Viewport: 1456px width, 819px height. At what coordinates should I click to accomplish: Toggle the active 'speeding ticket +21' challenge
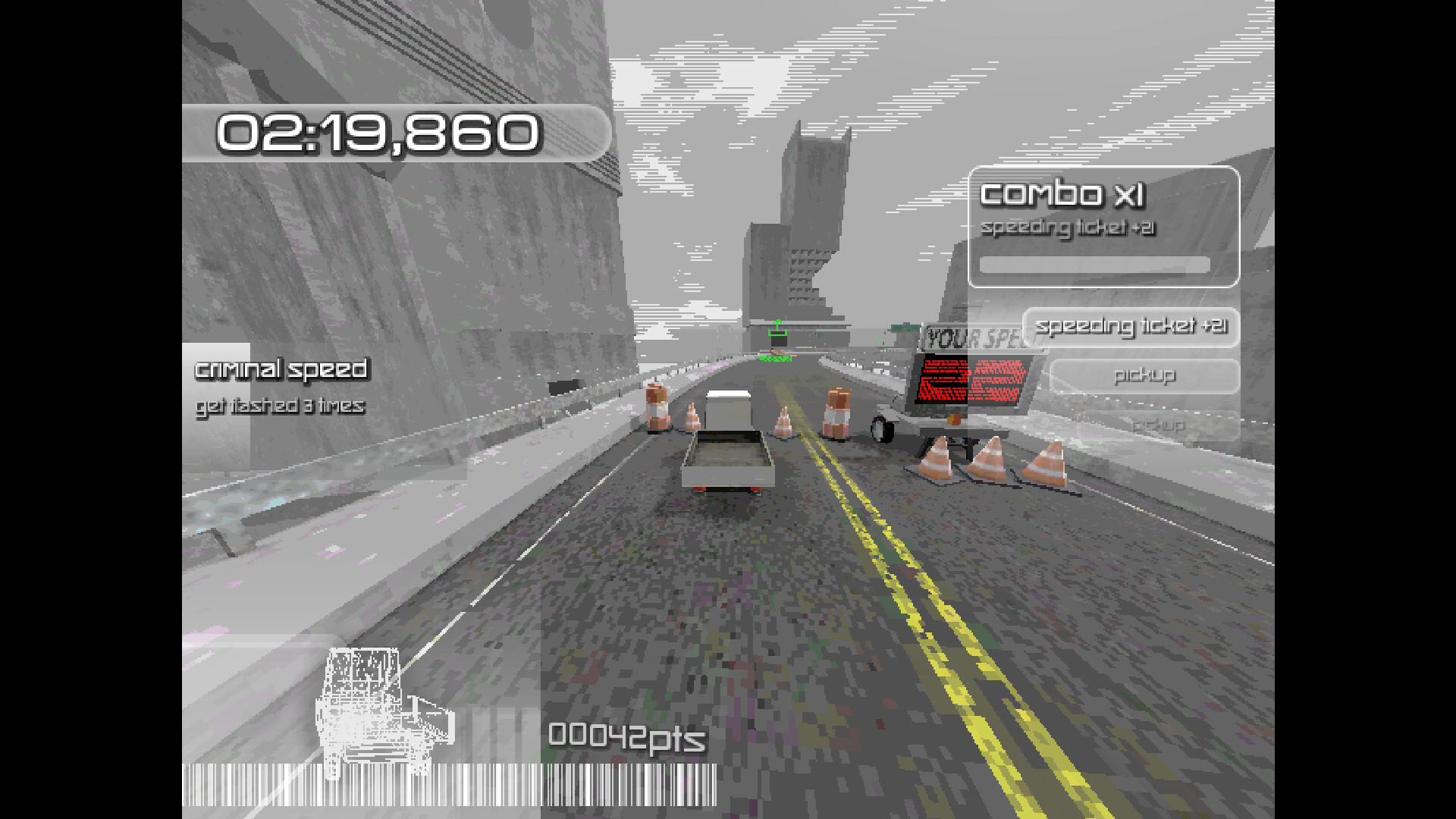click(1133, 328)
